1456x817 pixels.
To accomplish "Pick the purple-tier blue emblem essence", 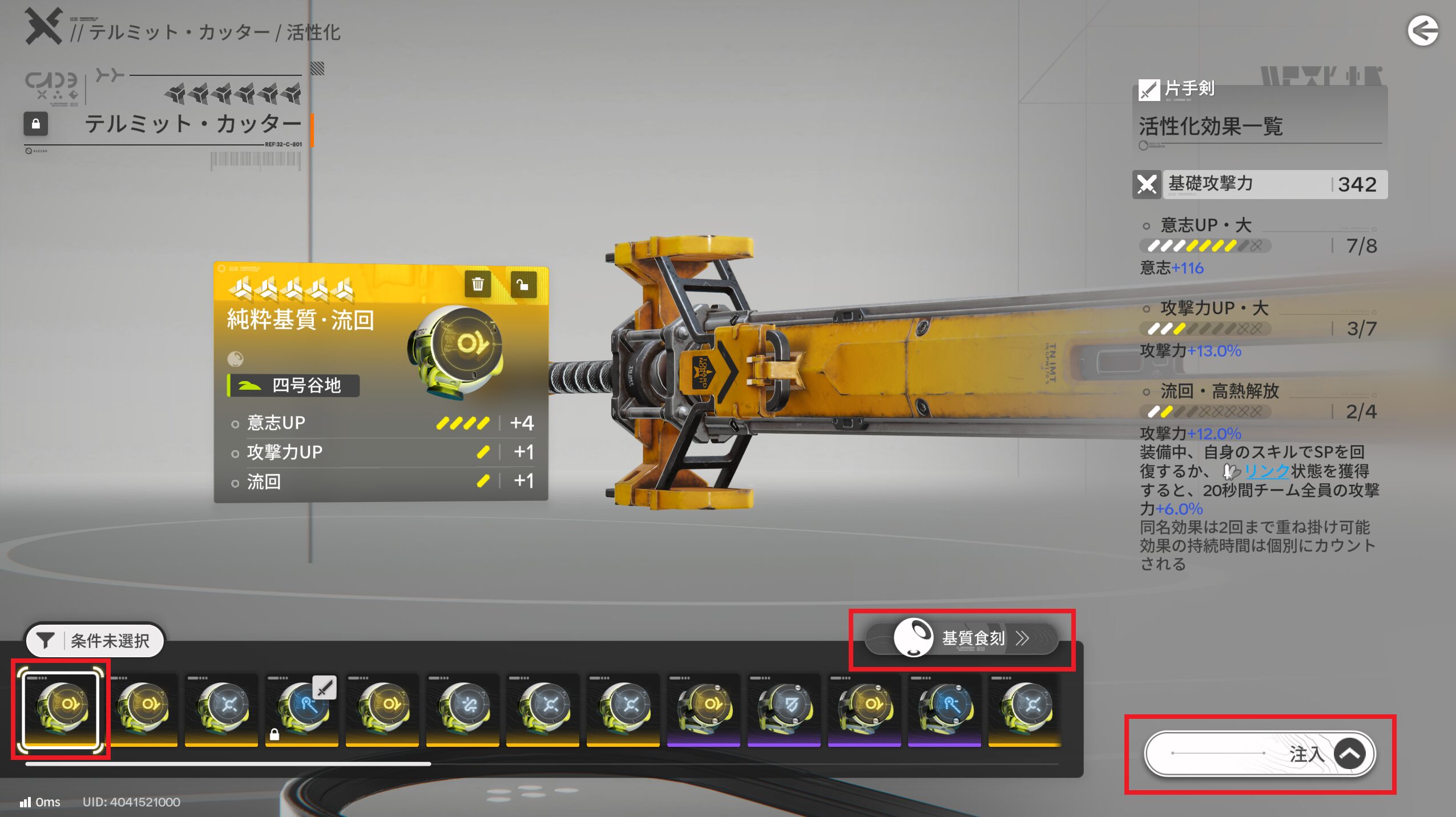I will point(945,709).
